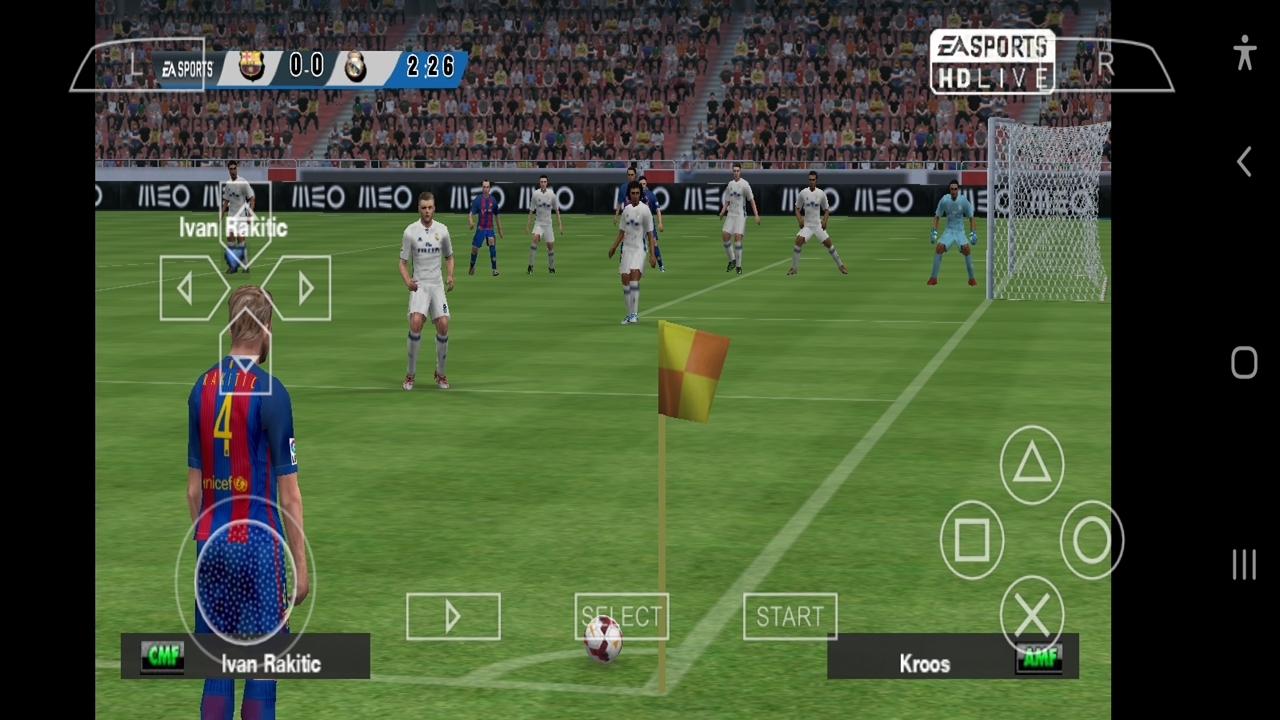The image size is (1280, 720).
Task: Tap the D-pad right arrow
Action: tap(300, 288)
